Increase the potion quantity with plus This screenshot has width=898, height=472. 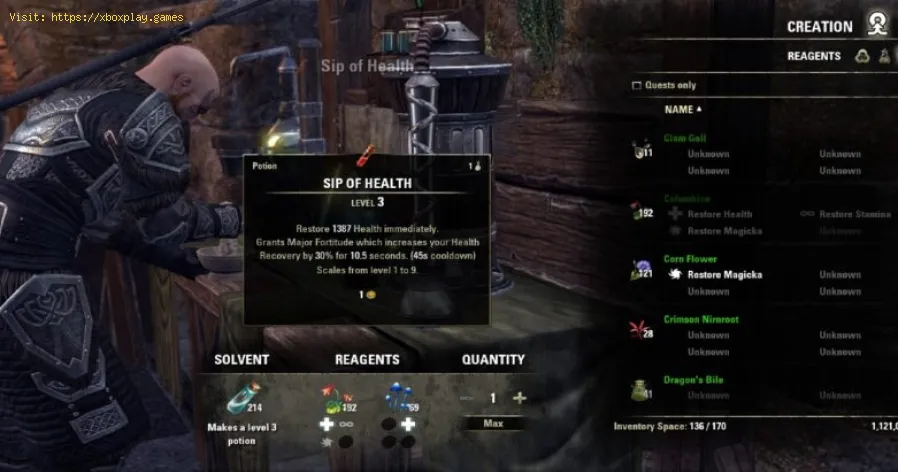pyautogui.click(x=518, y=398)
